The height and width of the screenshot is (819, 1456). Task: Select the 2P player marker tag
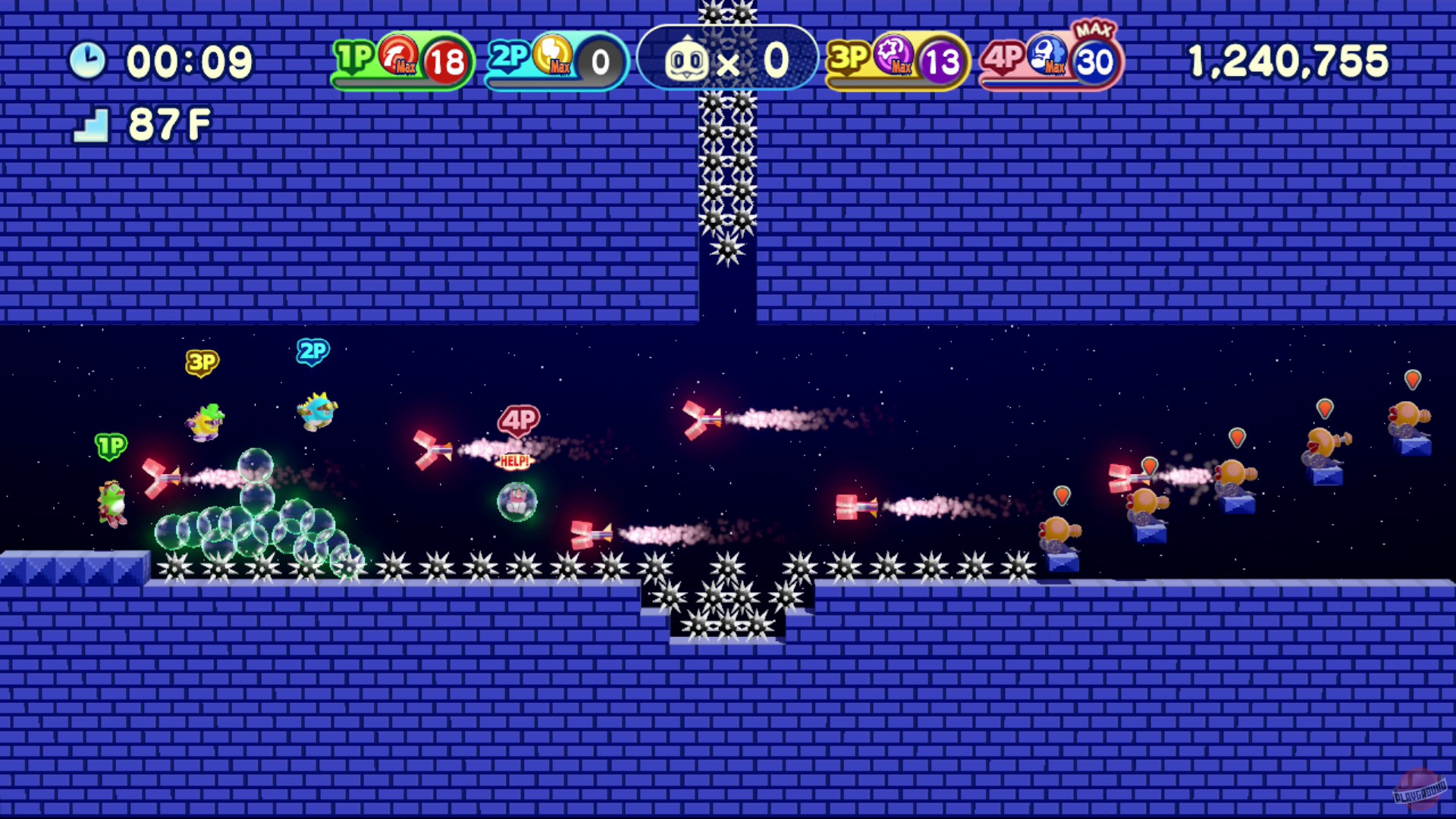coord(312,350)
